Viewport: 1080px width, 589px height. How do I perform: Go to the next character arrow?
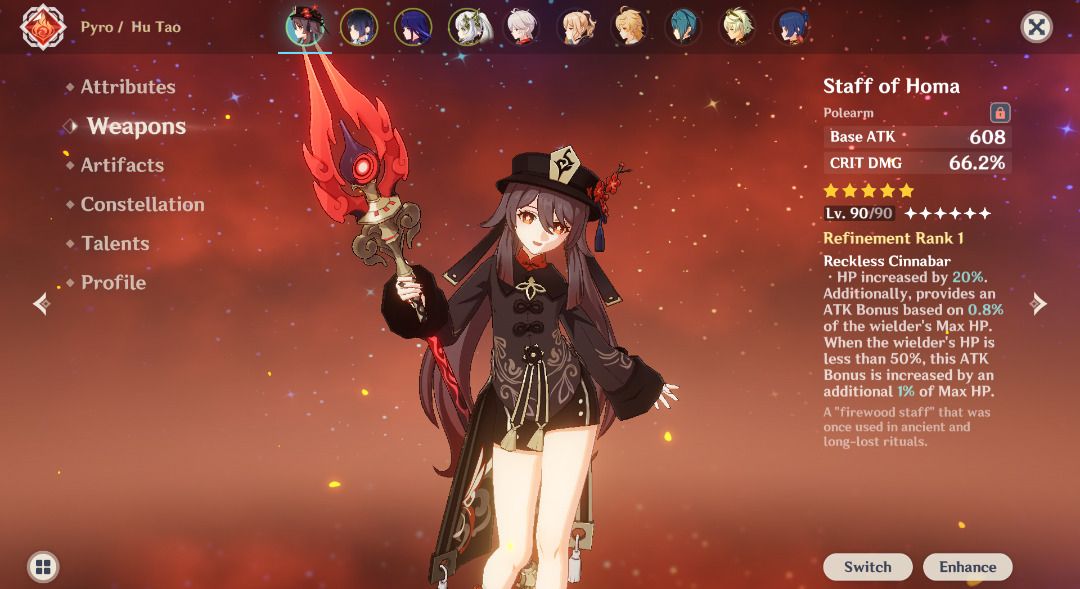(1039, 303)
